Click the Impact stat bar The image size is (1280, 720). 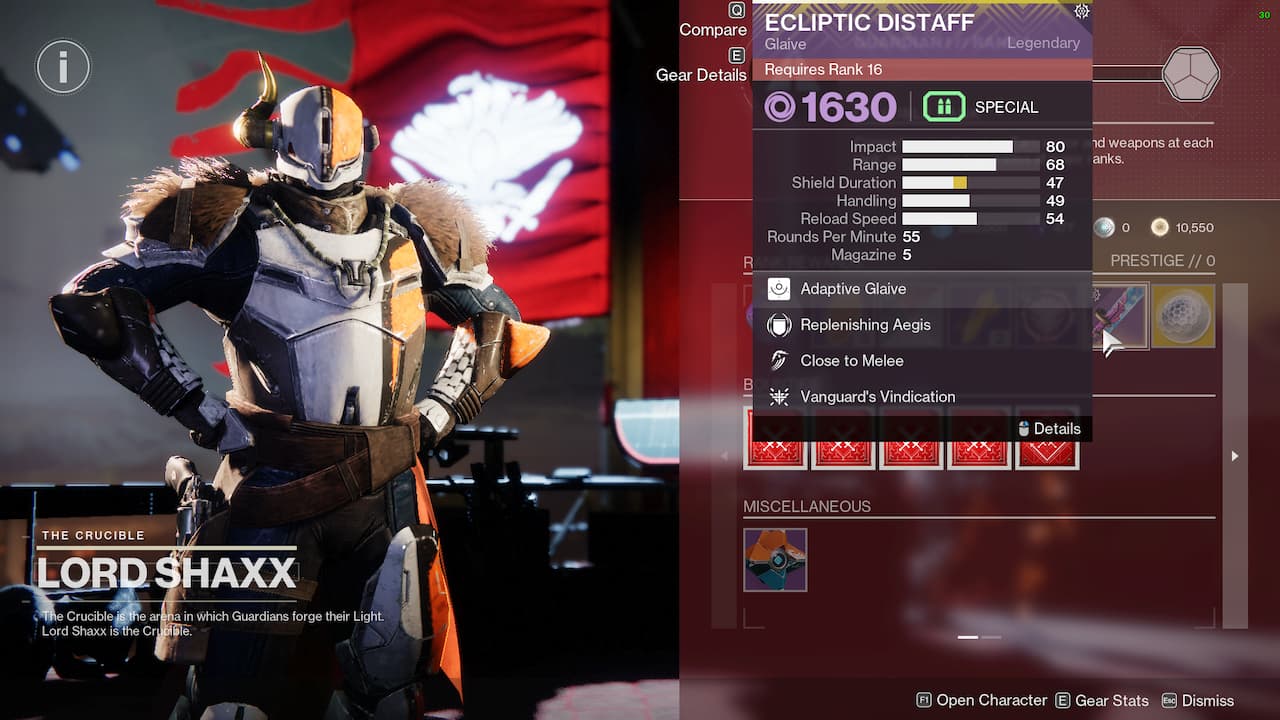[968, 146]
